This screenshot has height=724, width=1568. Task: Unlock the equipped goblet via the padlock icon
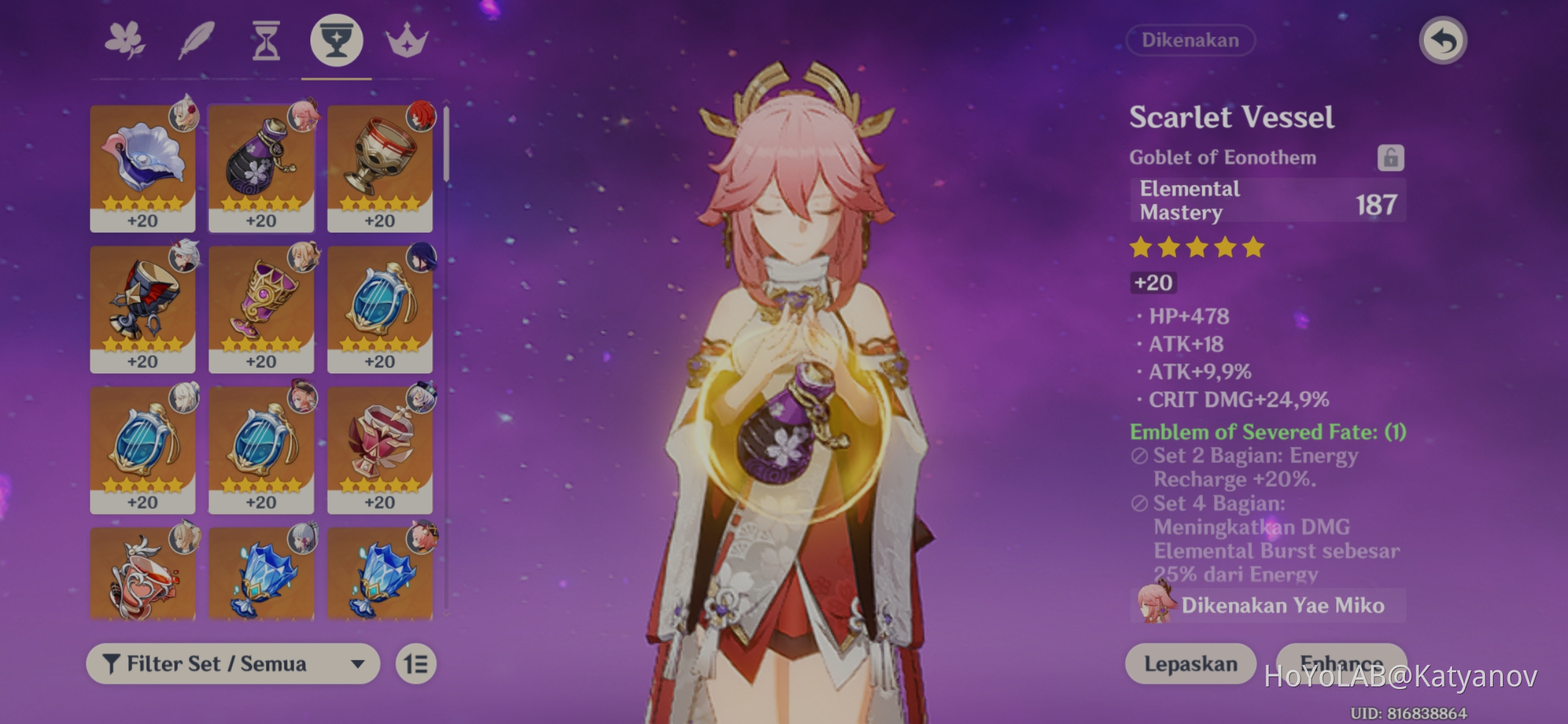click(x=1392, y=158)
